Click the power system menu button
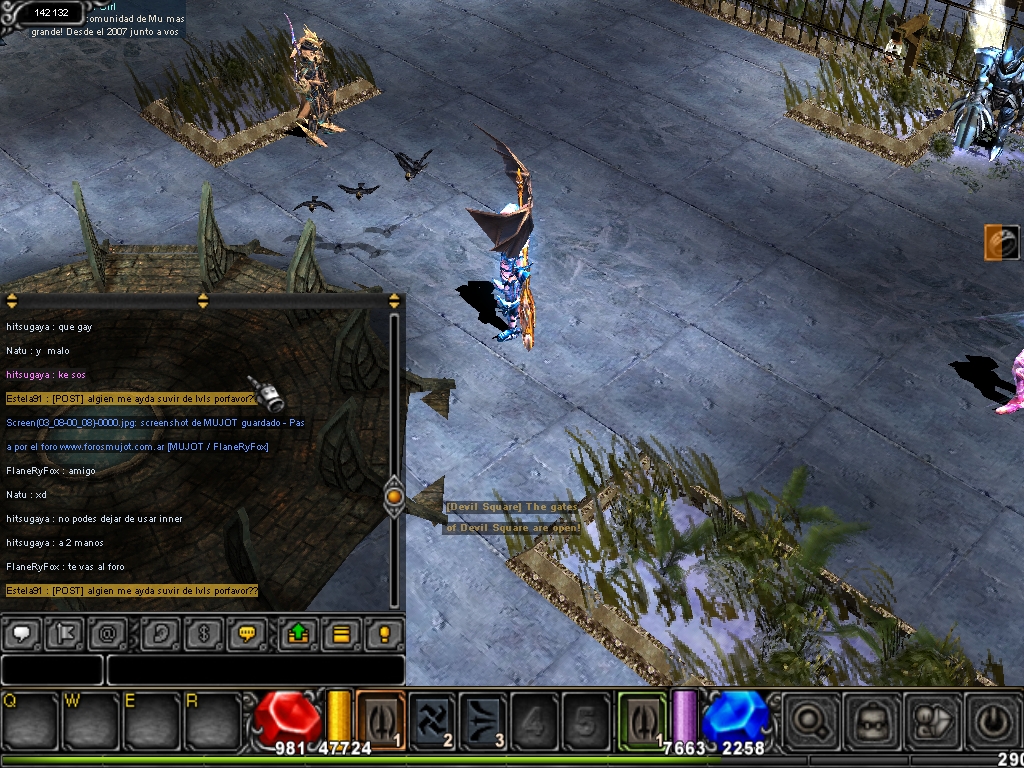This screenshot has width=1024, height=768. coord(993,717)
